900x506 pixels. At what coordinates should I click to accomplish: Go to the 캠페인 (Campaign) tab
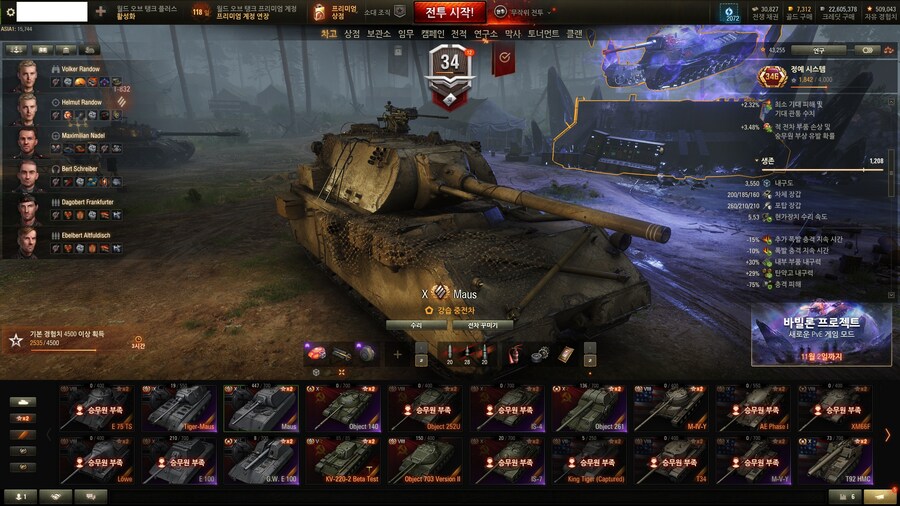432,34
